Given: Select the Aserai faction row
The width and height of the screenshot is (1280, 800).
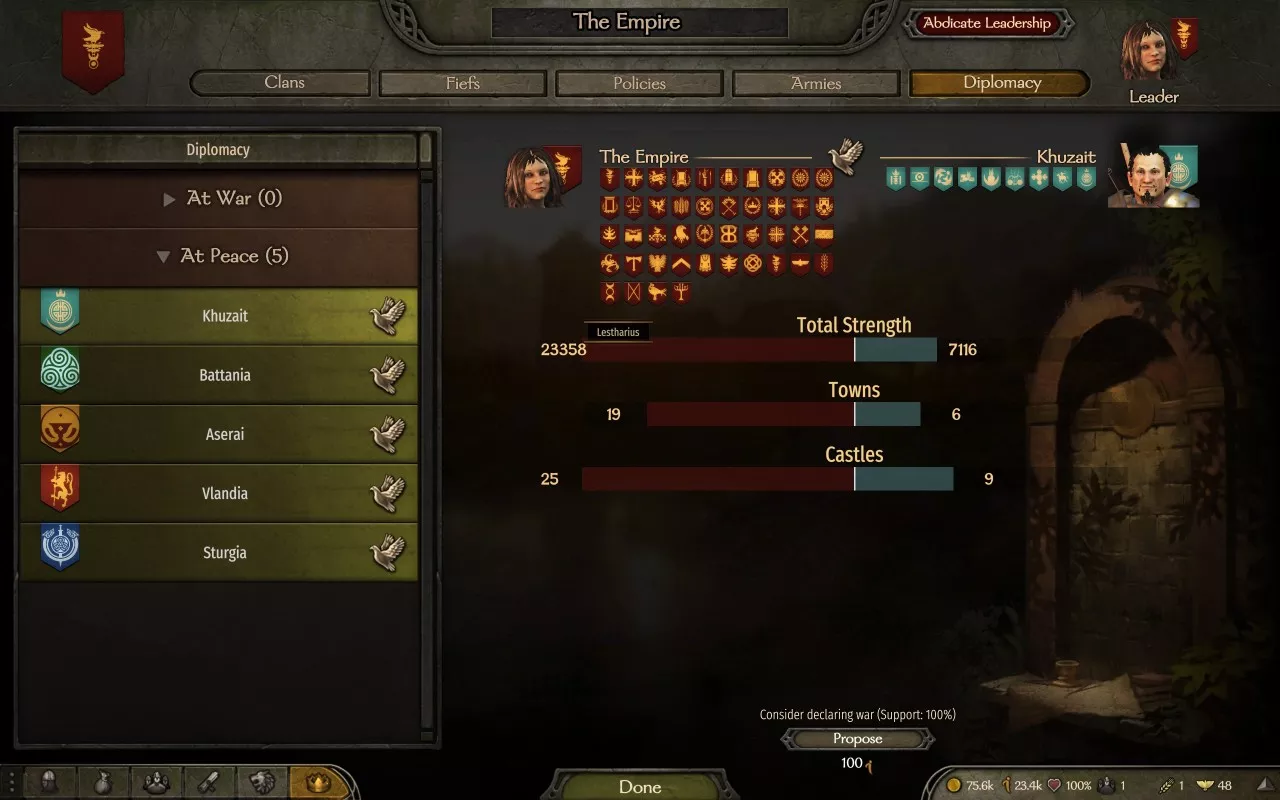Looking at the screenshot, I should (x=224, y=434).
